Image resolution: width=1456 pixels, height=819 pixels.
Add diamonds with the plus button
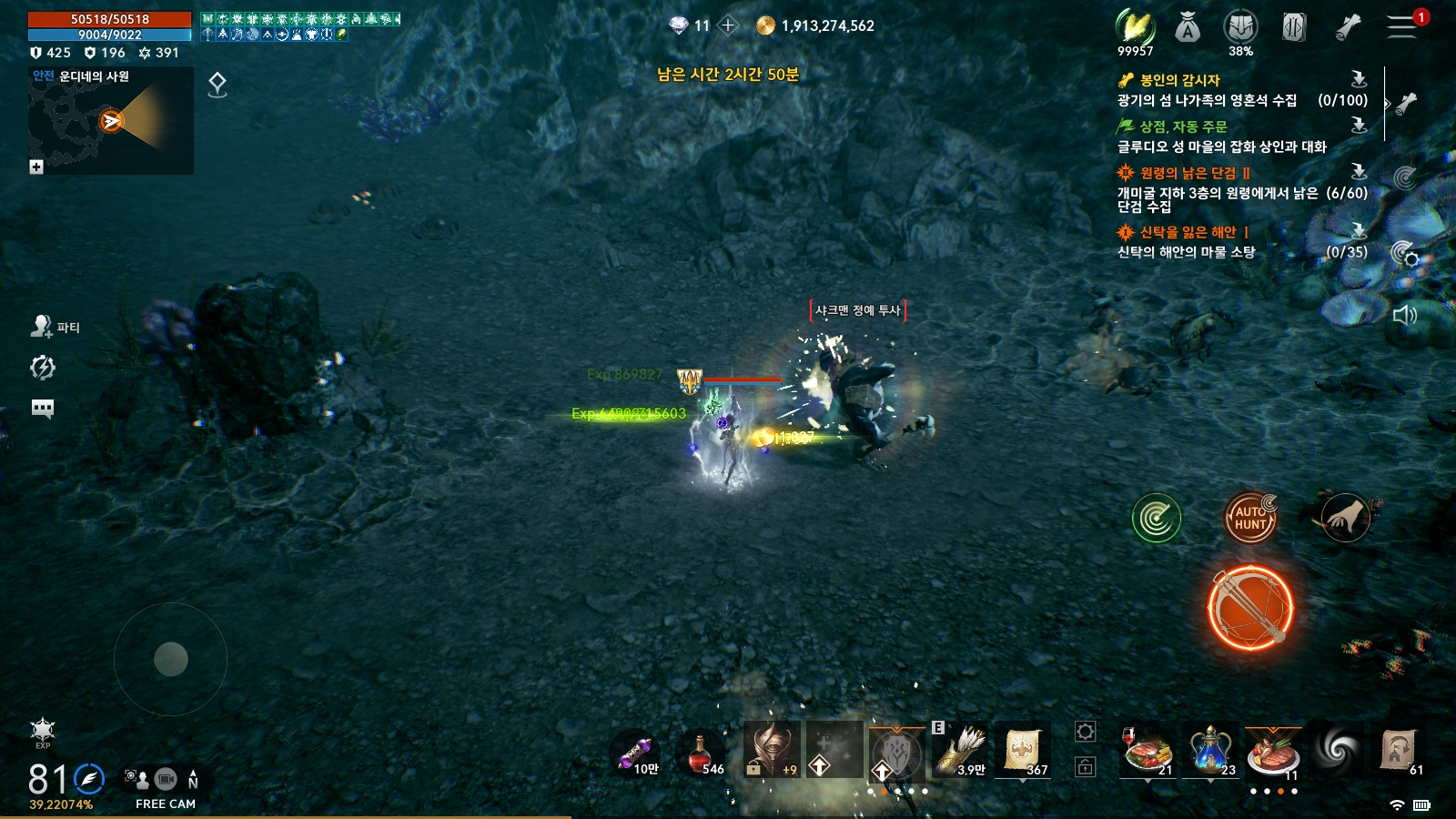coord(728,25)
